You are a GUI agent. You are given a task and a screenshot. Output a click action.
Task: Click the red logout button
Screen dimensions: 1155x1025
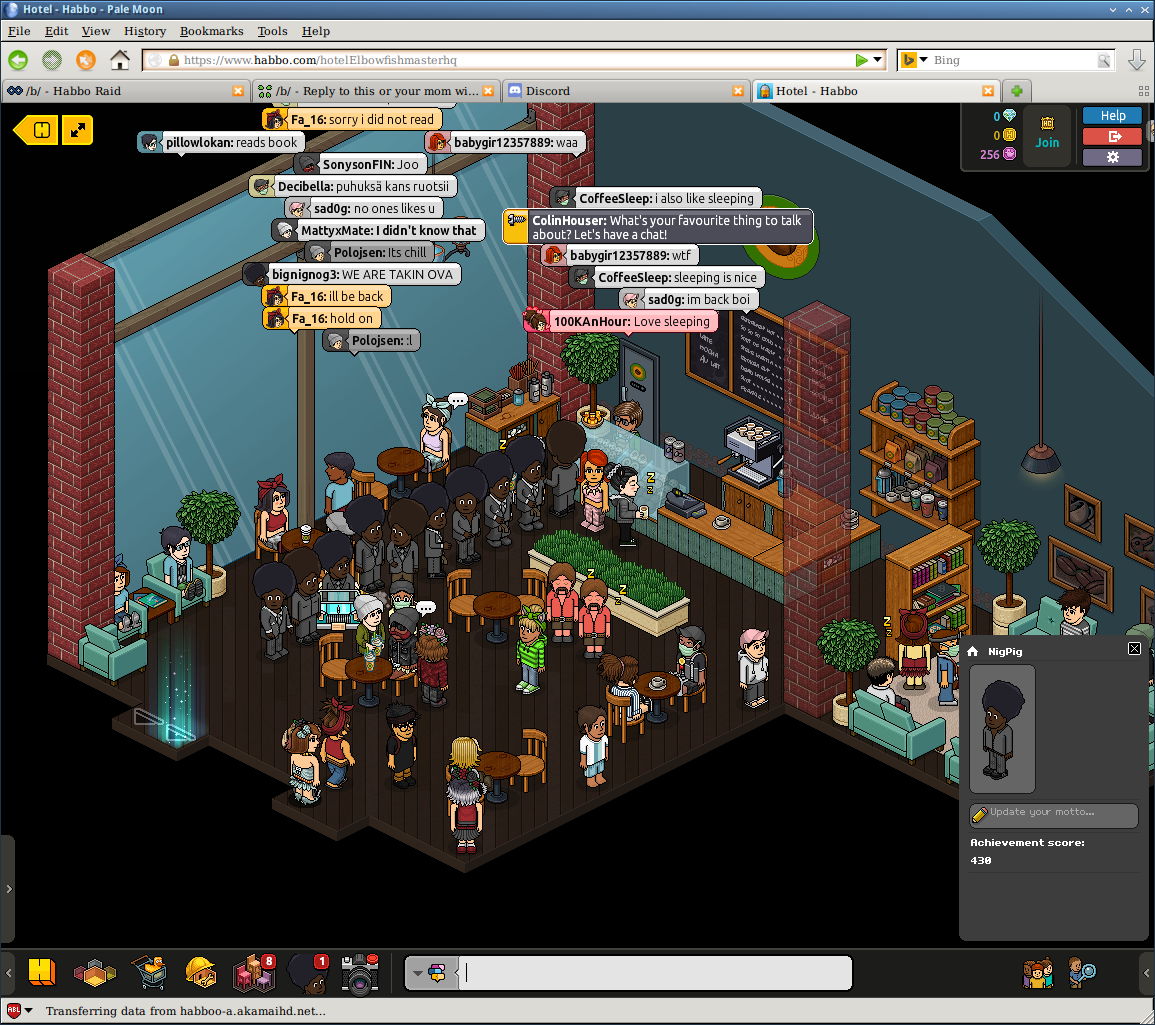tap(1112, 136)
